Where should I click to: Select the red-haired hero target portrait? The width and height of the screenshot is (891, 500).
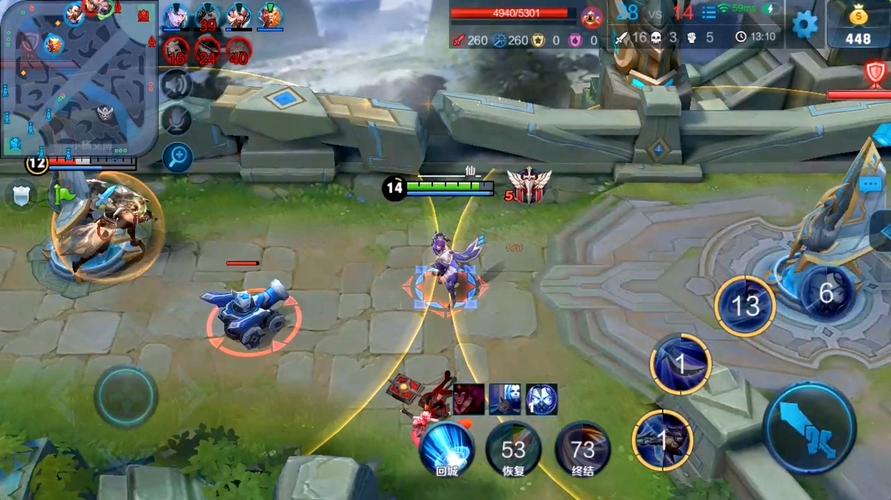point(469,399)
